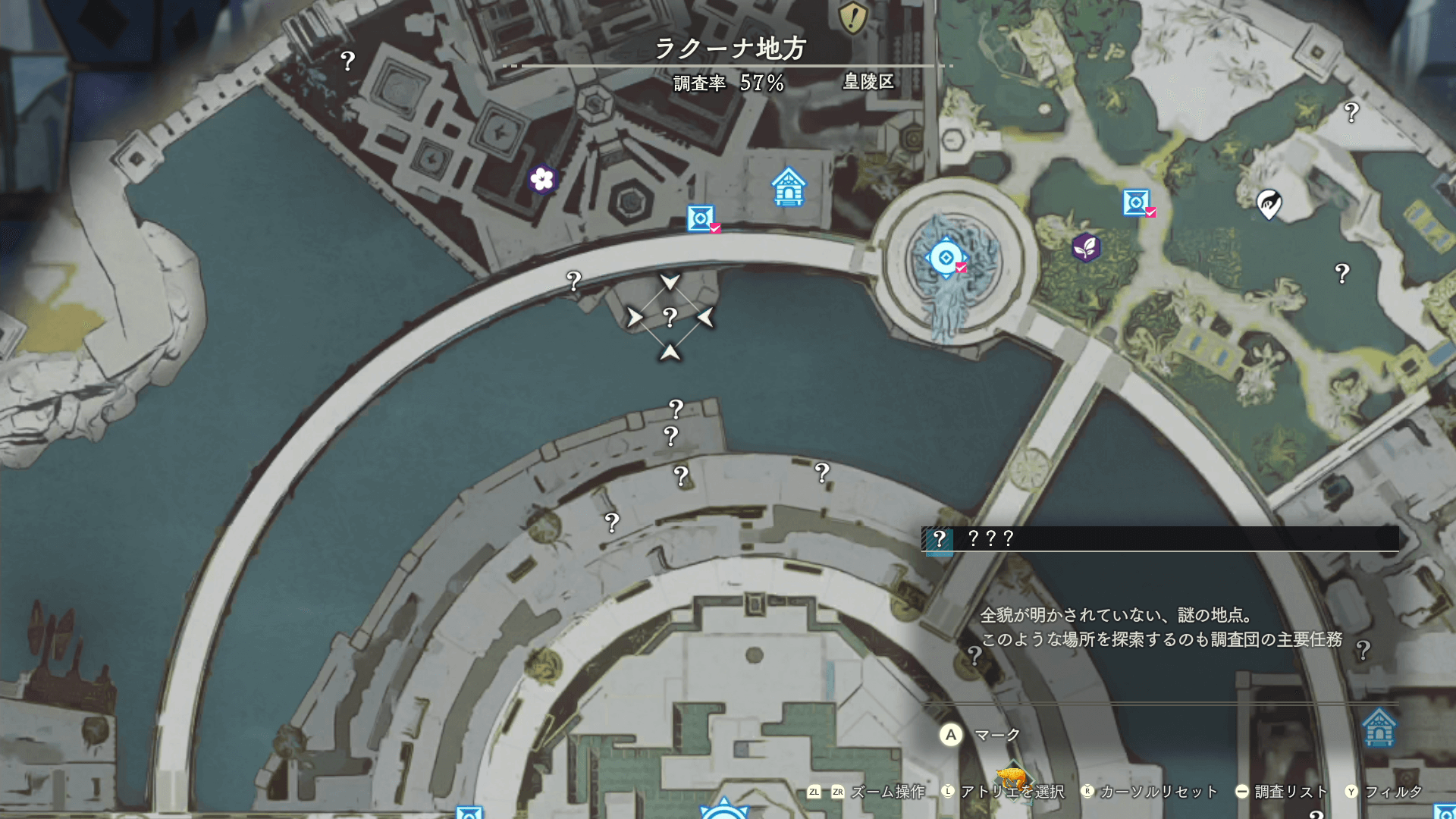1456x819 pixels.
Task: Select the glowing blue diamond landmark marker
Action: point(946,258)
